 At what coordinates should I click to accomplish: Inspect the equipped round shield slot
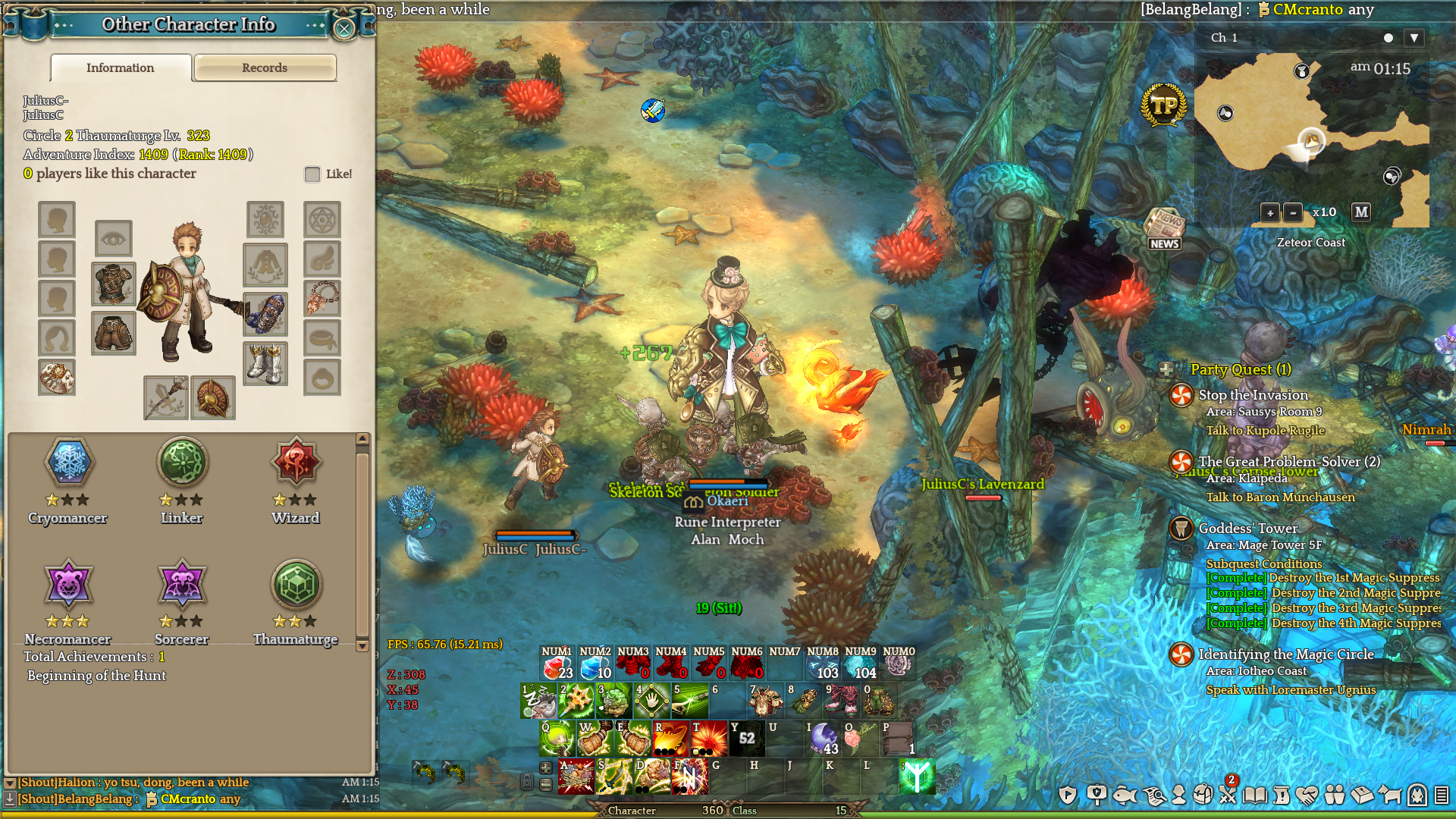(212, 397)
